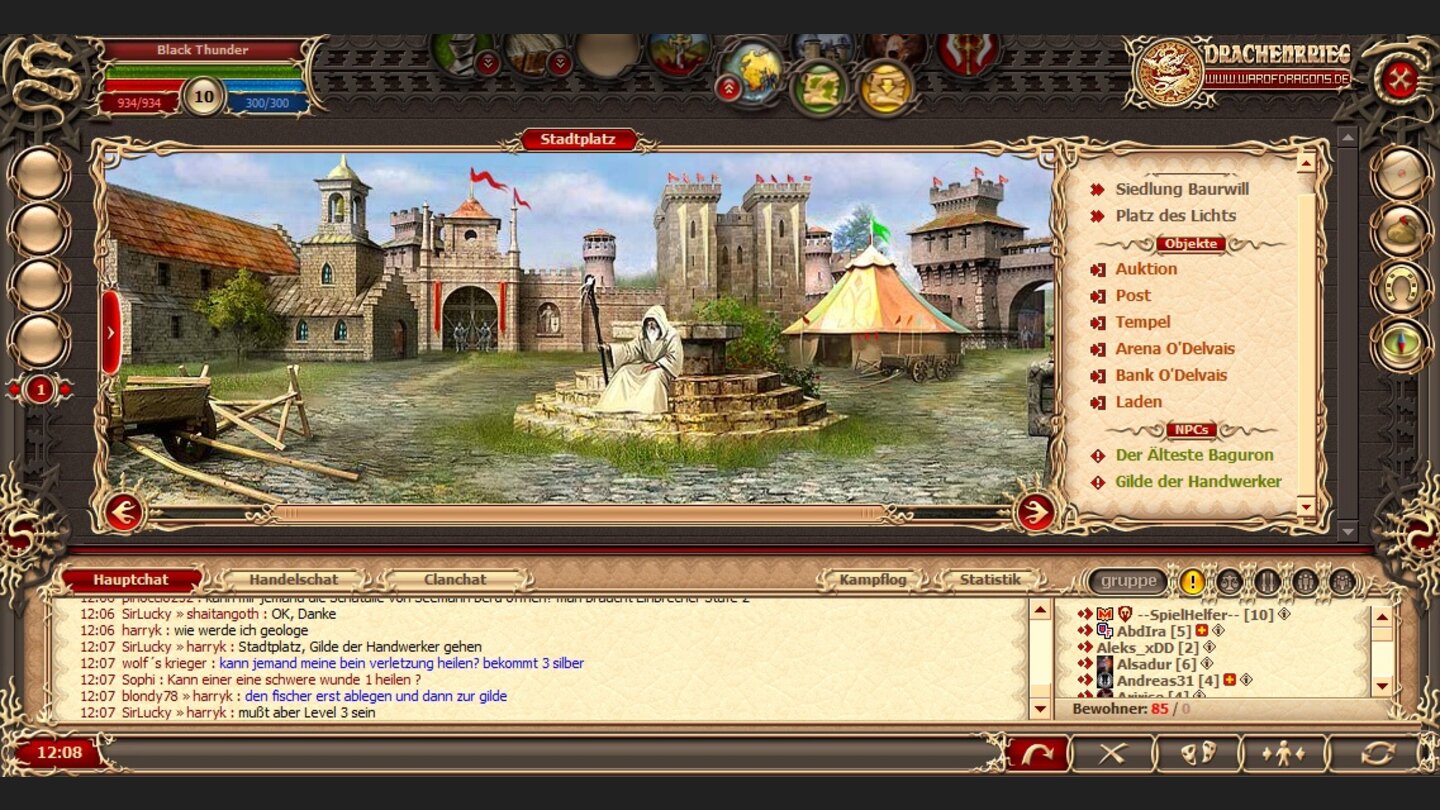Click the character figure icon at bottom
The width and height of the screenshot is (1440, 810).
[x=1283, y=751]
